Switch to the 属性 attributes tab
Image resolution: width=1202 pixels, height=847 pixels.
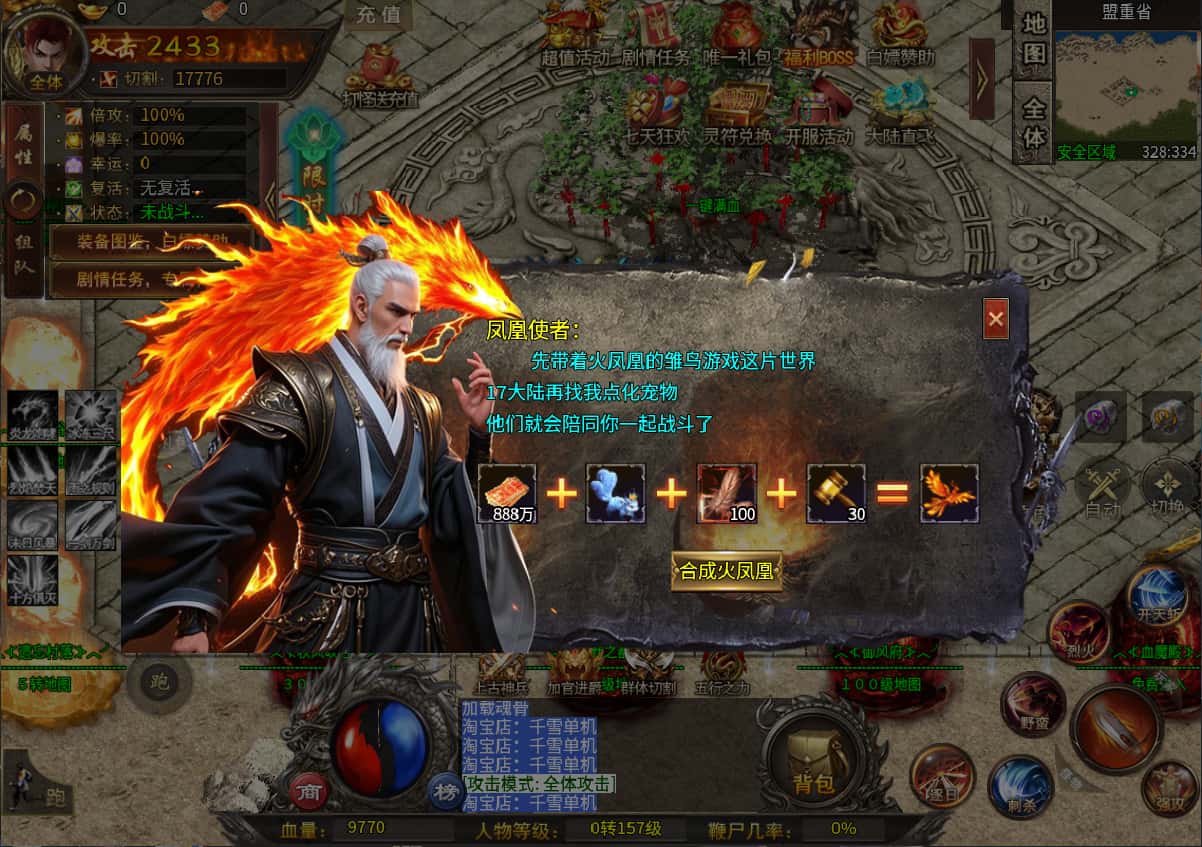[23, 142]
